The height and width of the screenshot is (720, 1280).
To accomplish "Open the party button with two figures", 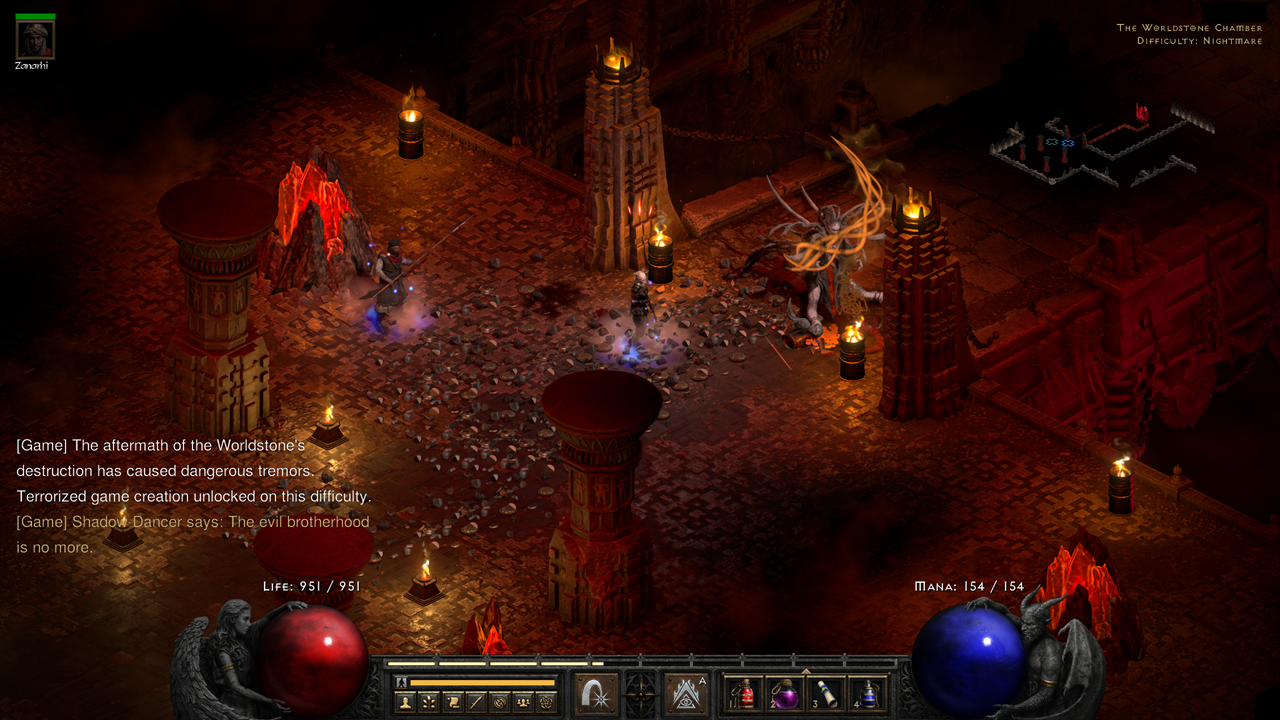I will (521, 702).
